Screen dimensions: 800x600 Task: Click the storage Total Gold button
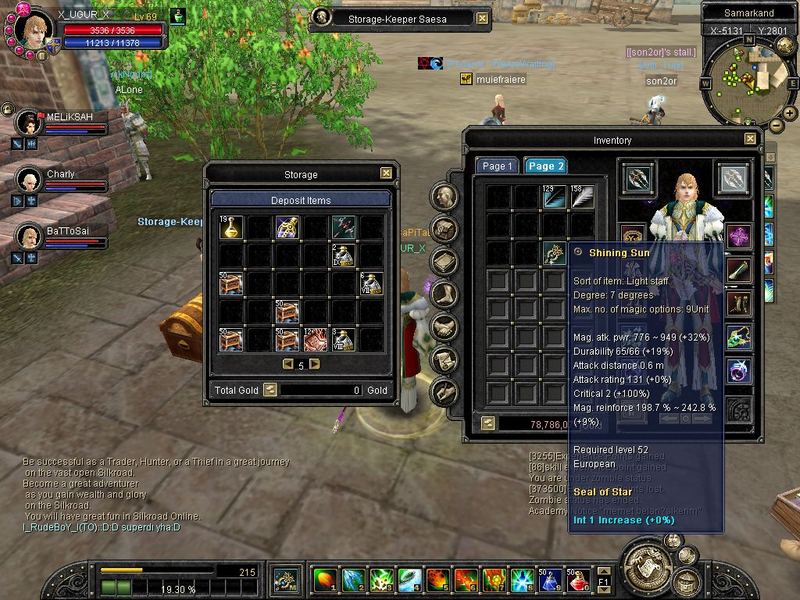click(270, 390)
